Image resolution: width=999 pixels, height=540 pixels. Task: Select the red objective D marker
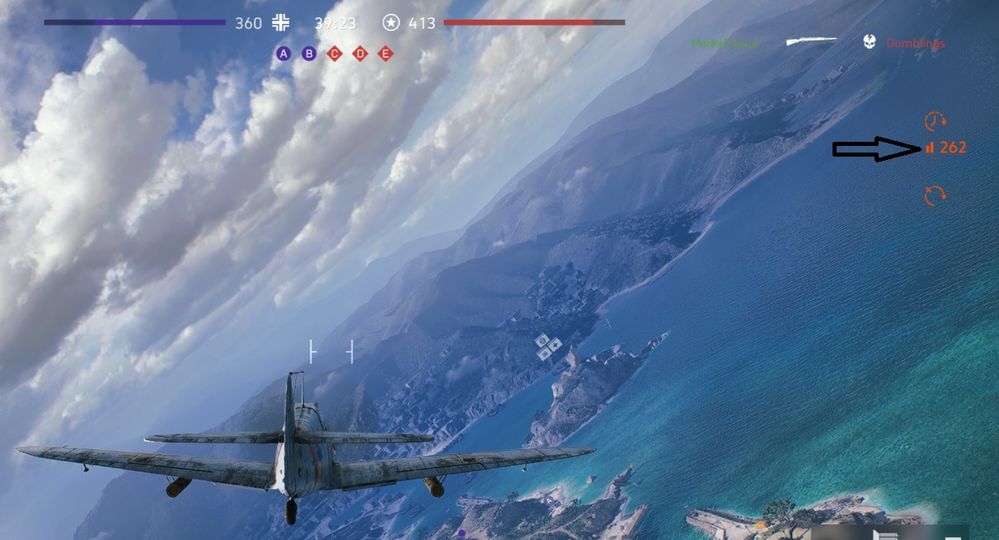360,53
